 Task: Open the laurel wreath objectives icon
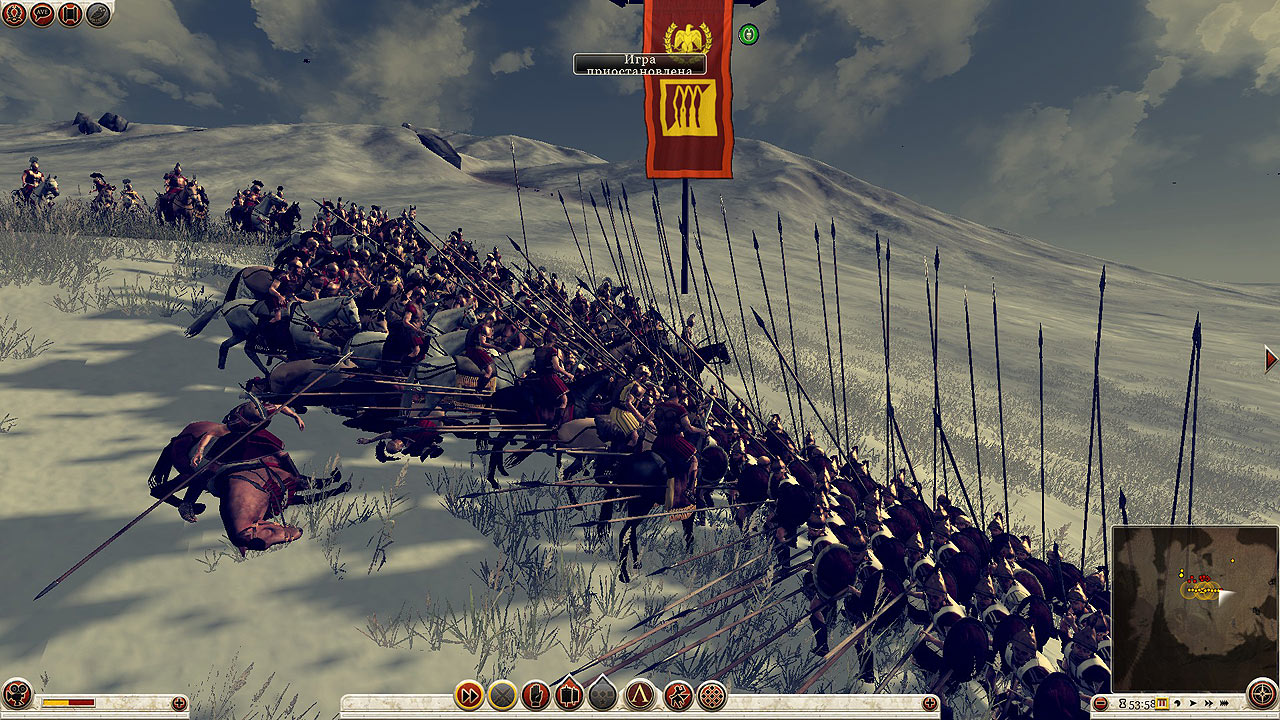(x=14, y=14)
